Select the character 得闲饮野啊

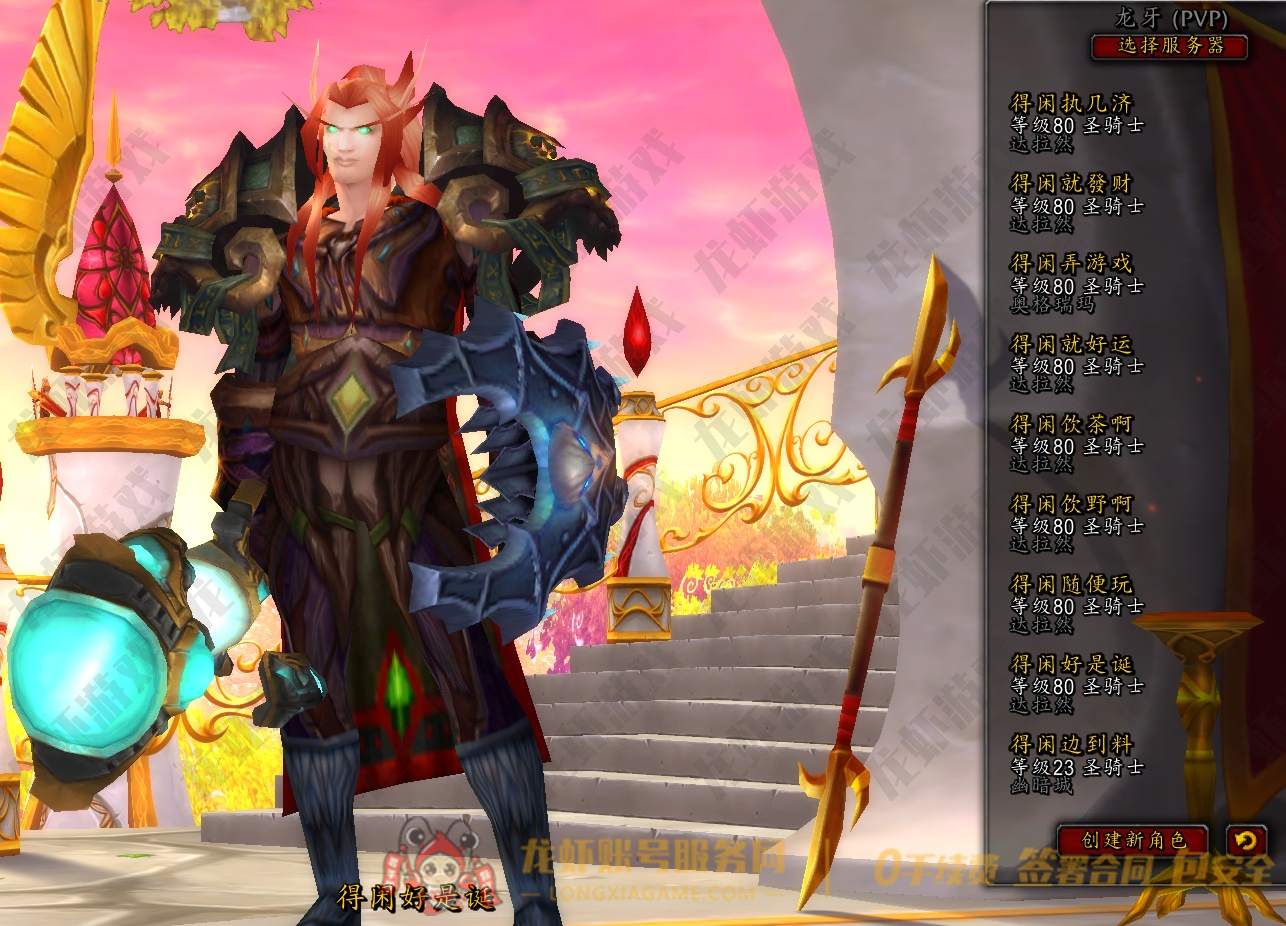tap(1076, 523)
